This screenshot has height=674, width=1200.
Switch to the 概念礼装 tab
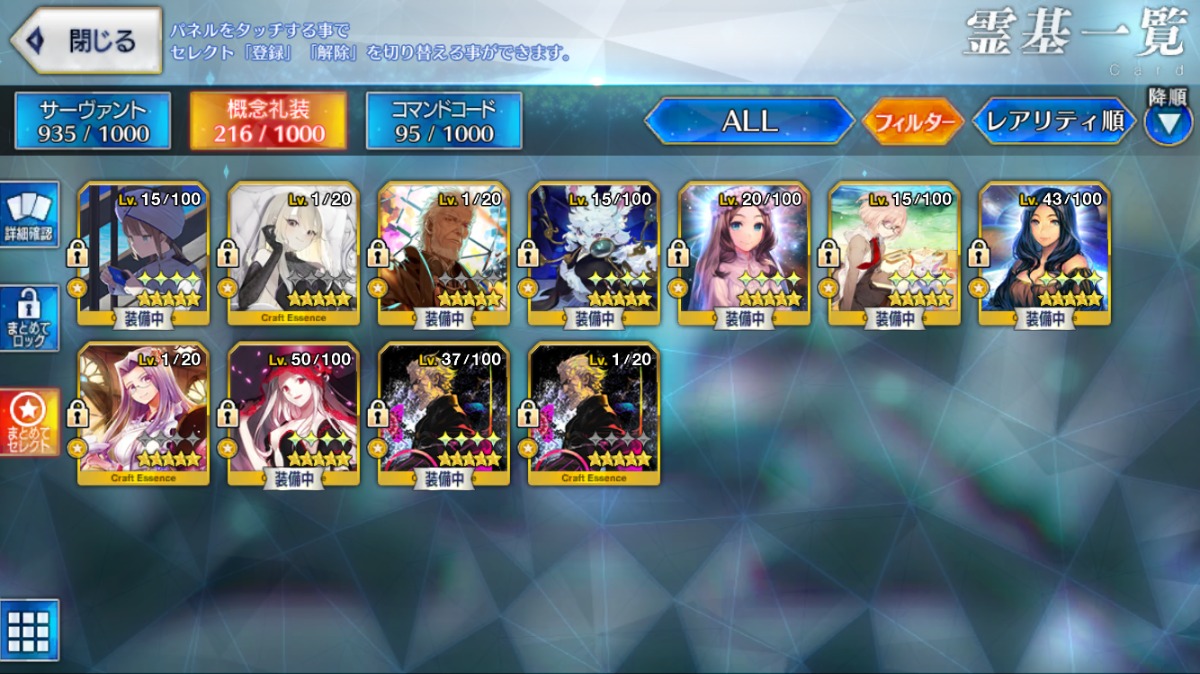[x=268, y=121]
